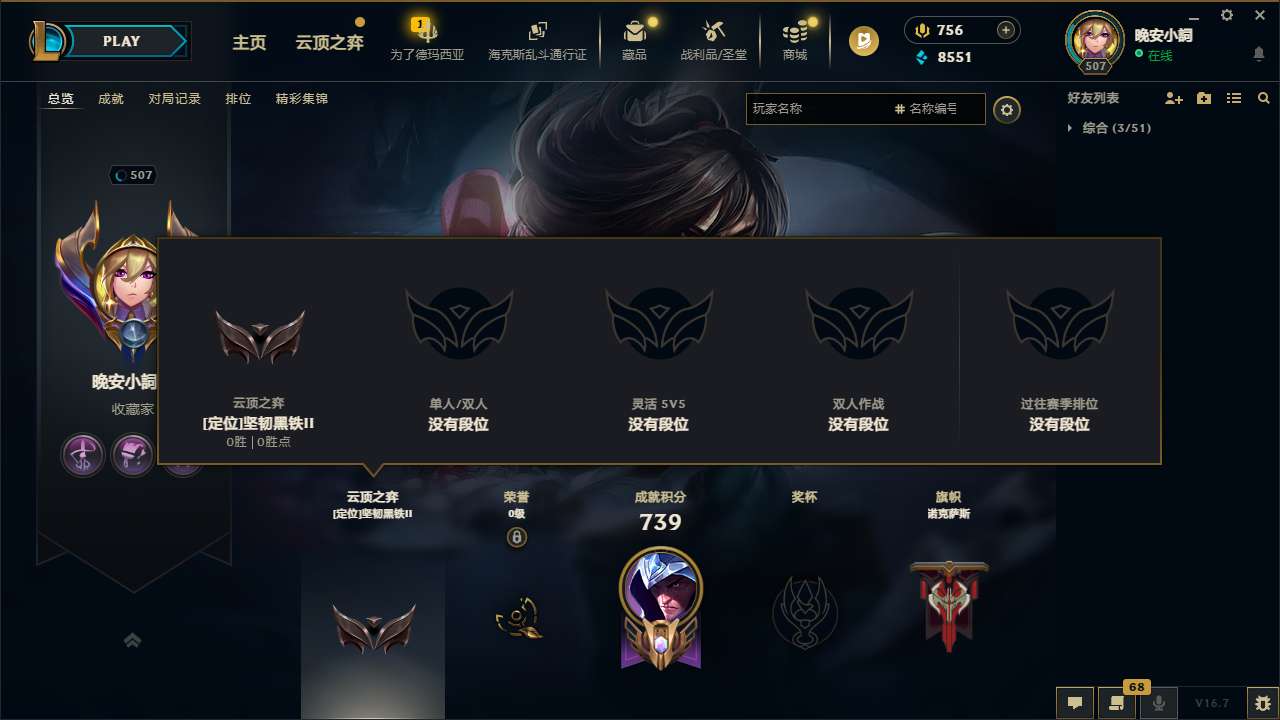Image resolution: width=1280 pixels, height=720 pixels.
Task: Open the 藏品 collection backpack icon
Action: [635, 32]
